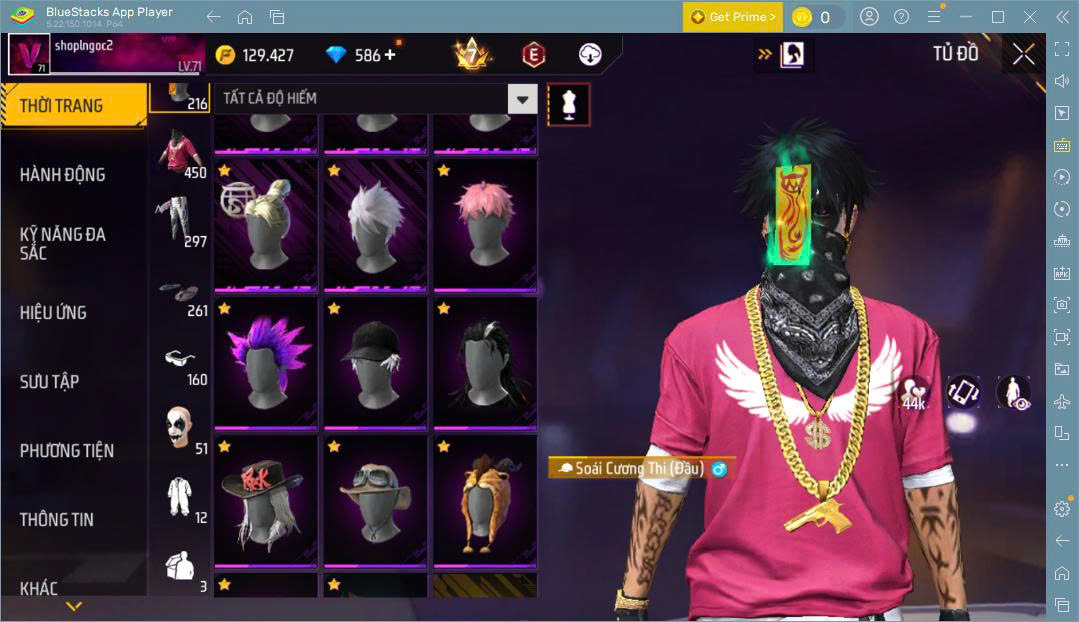Select the KỸ NĂNG ĐA SẮC tab
The height and width of the screenshot is (622, 1079).
pos(63,243)
